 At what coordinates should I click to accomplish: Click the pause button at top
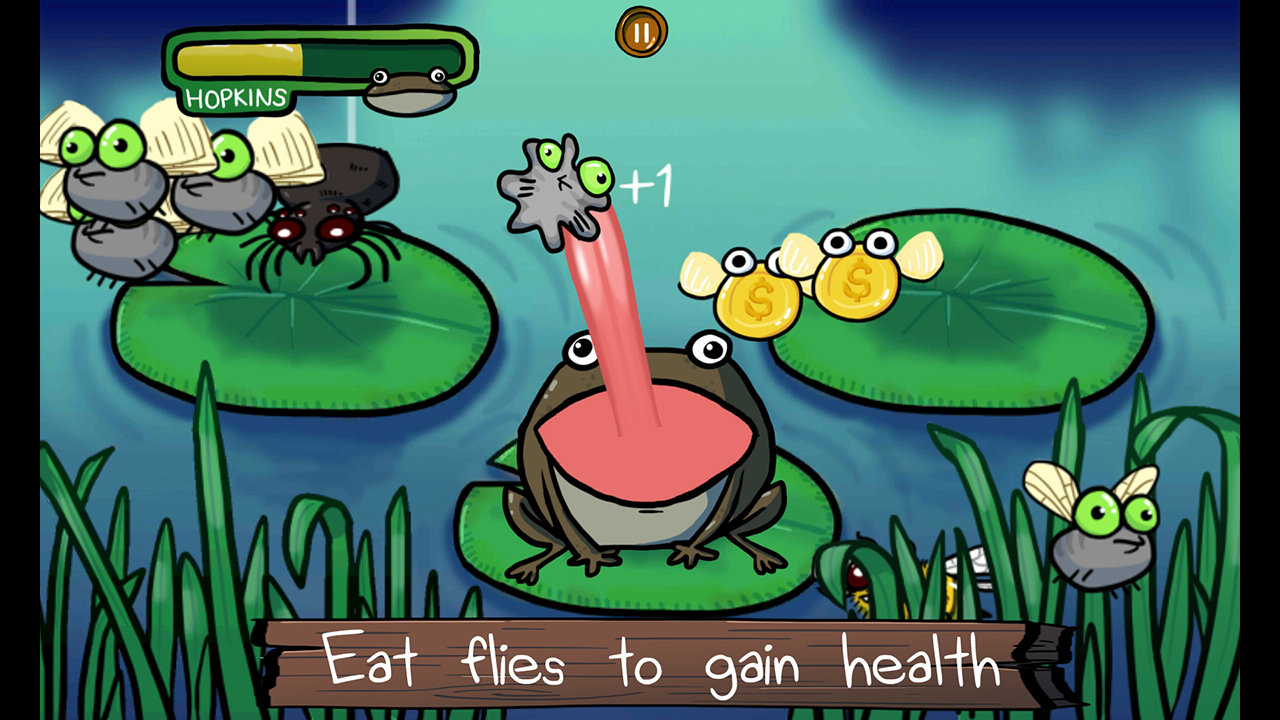[x=640, y=29]
